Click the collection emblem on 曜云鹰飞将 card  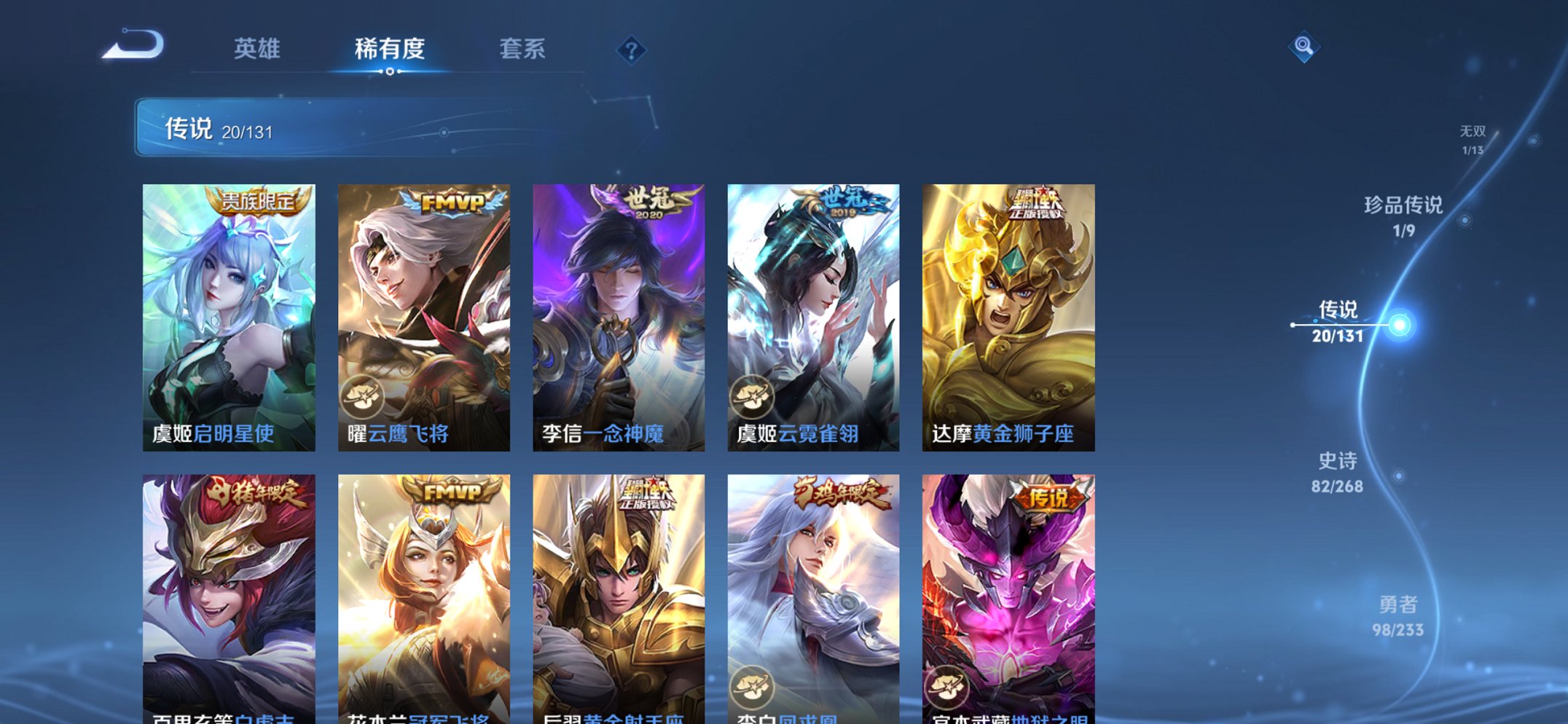[364, 396]
